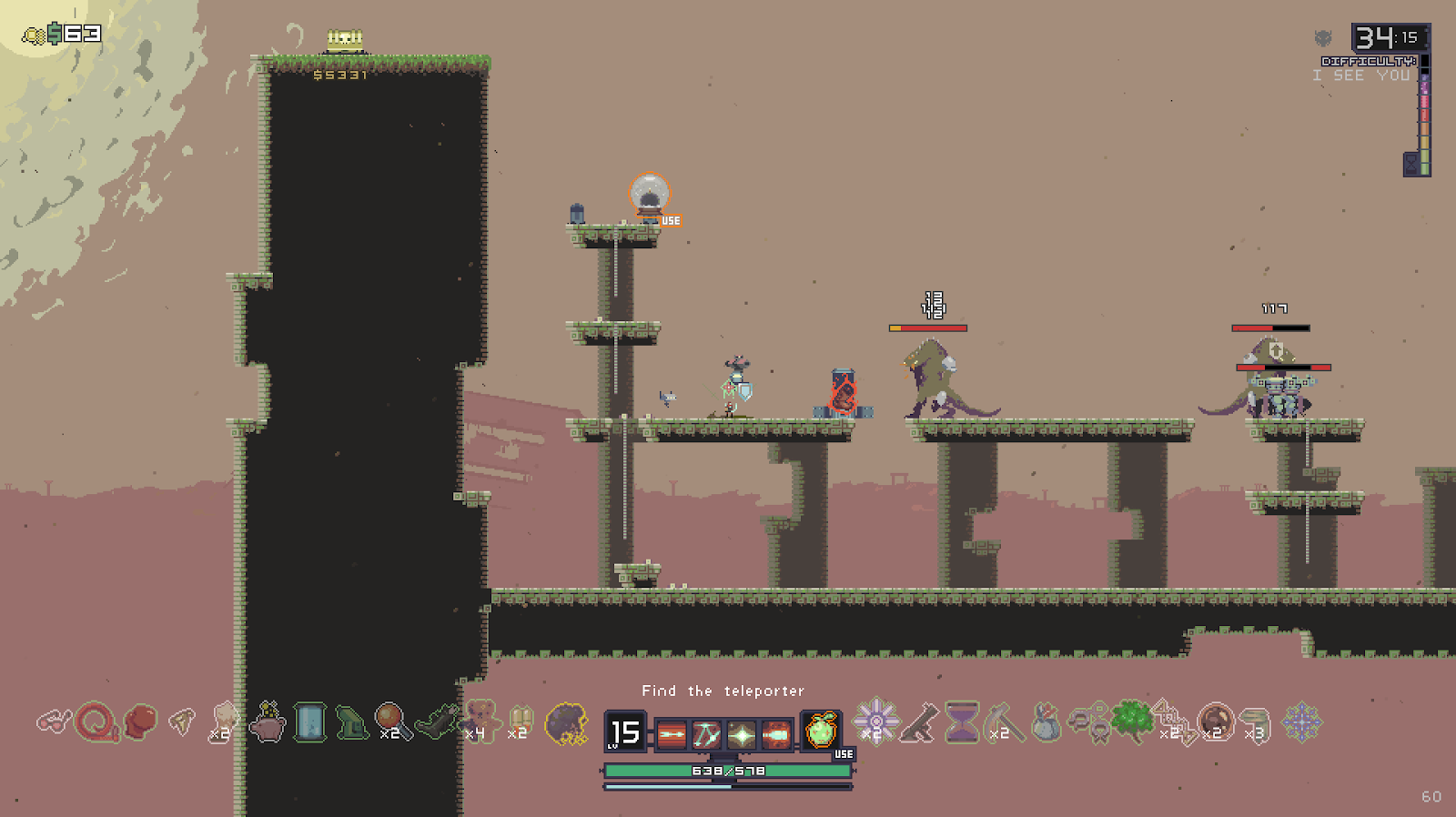Choose the blue glass panel item

click(x=309, y=723)
